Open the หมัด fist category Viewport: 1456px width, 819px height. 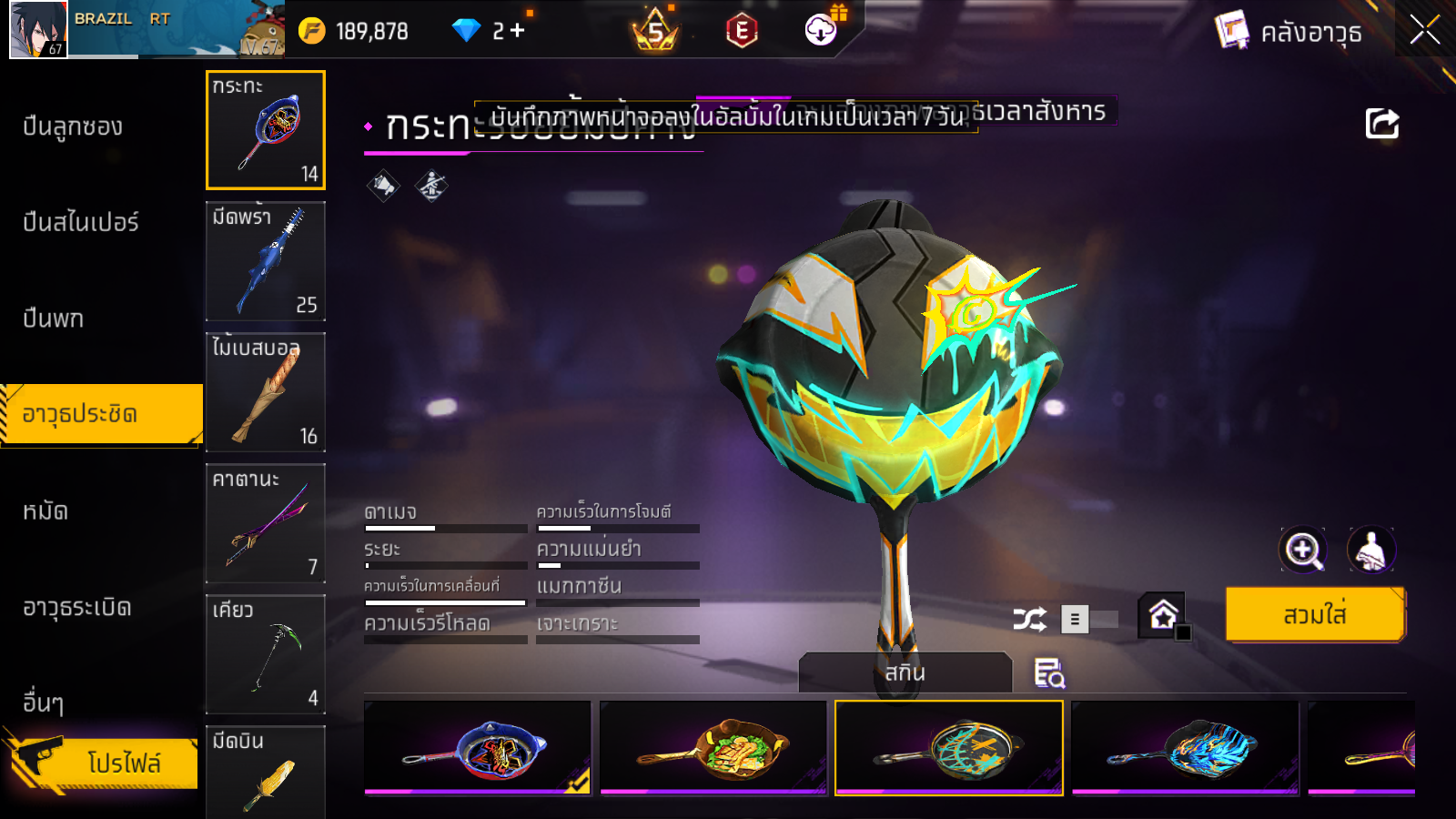(x=45, y=511)
